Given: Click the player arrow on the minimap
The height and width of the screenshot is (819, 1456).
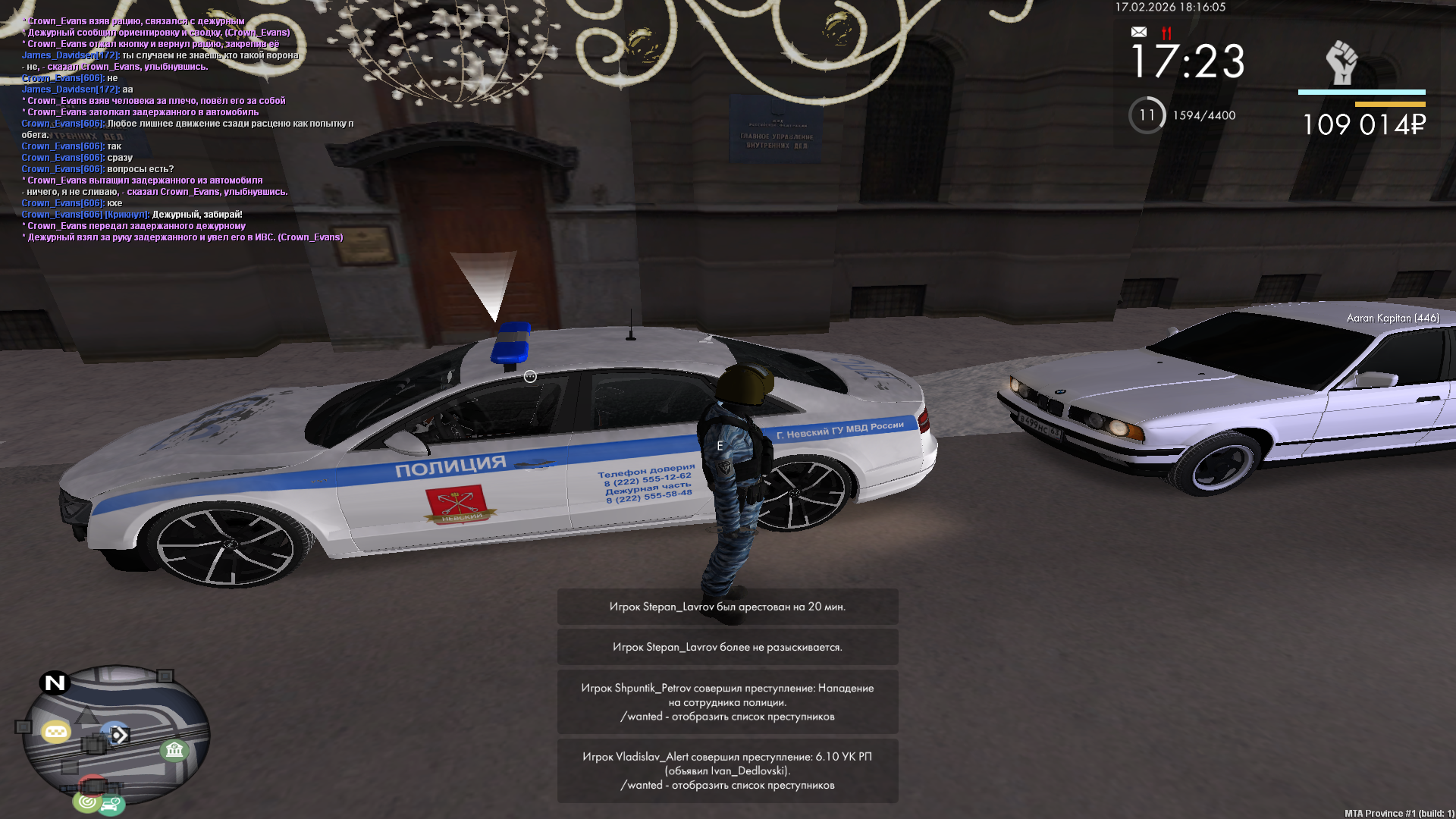Looking at the screenshot, I should click(118, 735).
